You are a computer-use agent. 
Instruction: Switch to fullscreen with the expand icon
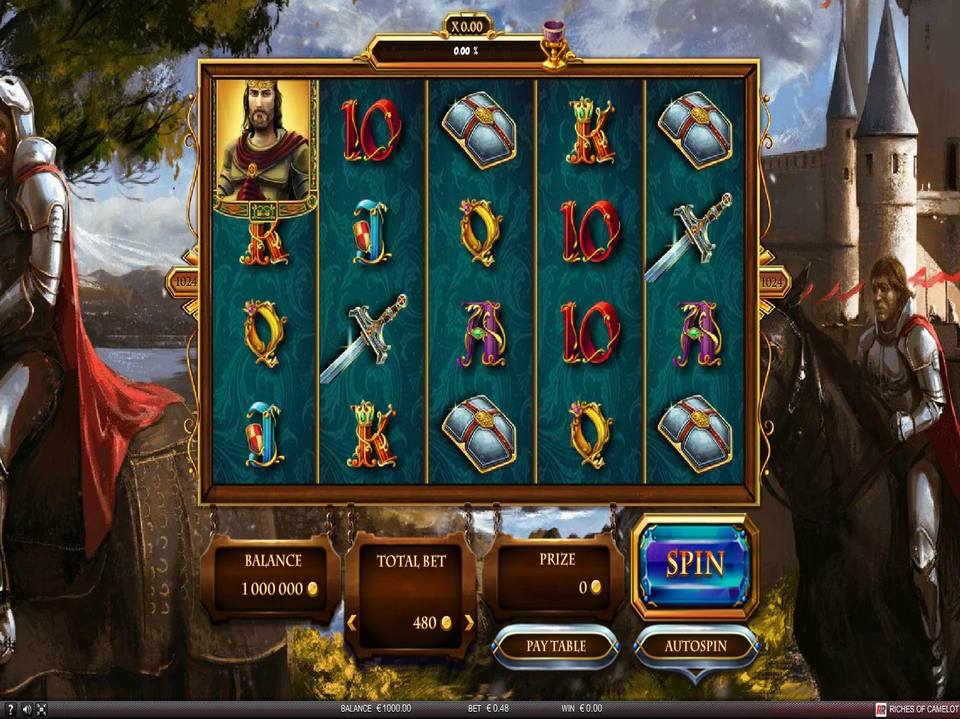(42, 710)
